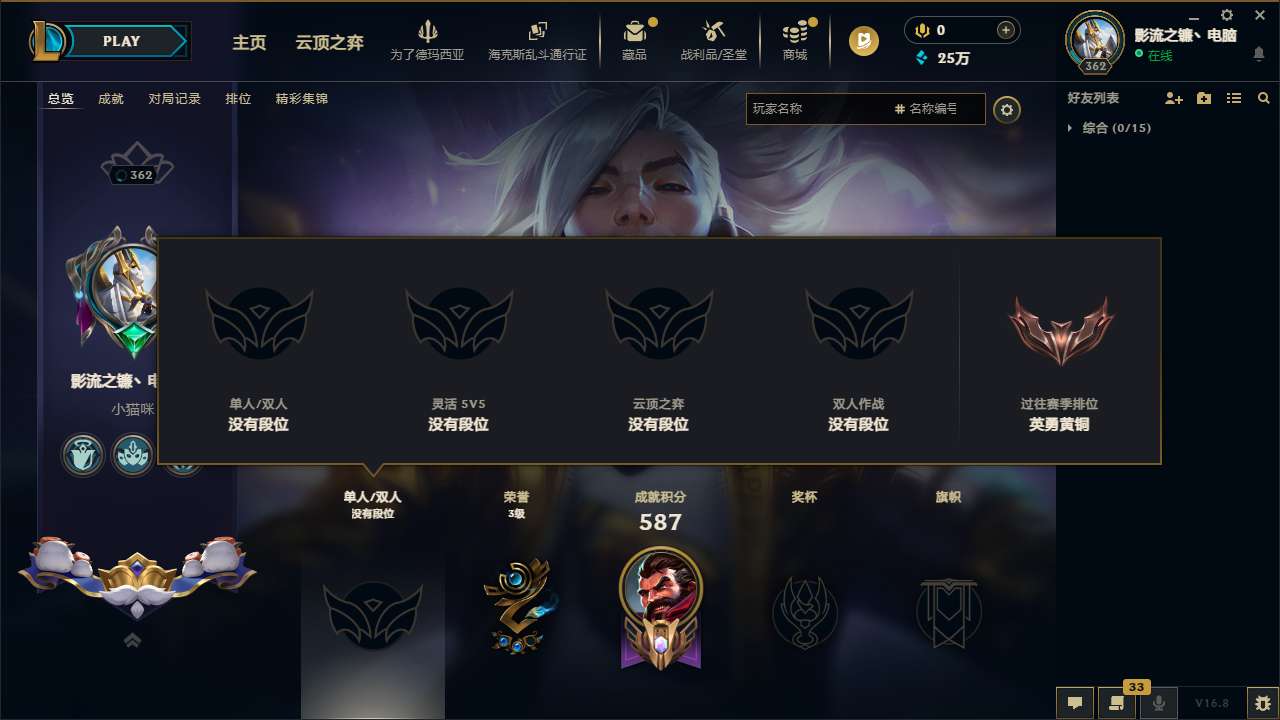Mute the microphone in the bottom bar

pos(1159,703)
